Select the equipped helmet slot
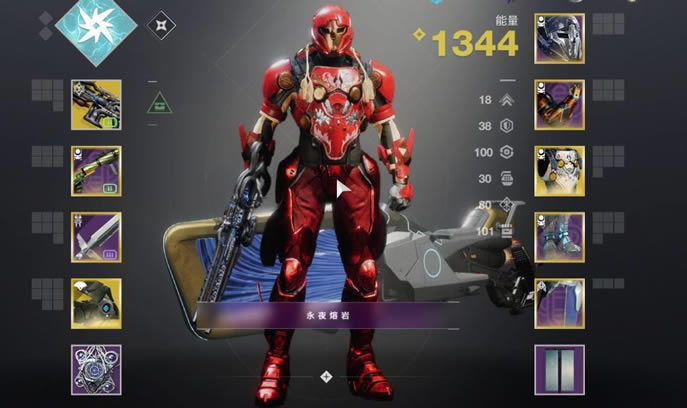Screen dimensions: 687x408 tap(559, 39)
